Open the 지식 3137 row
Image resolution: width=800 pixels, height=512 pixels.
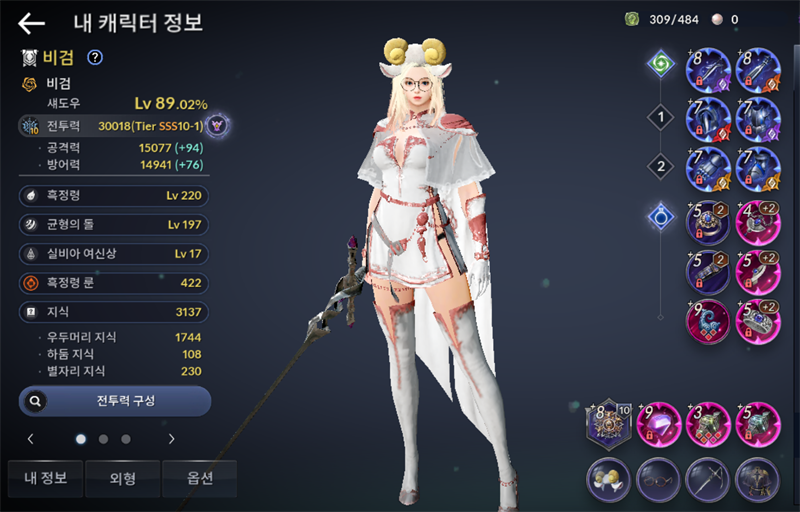pyautogui.click(x=115, y=312)
